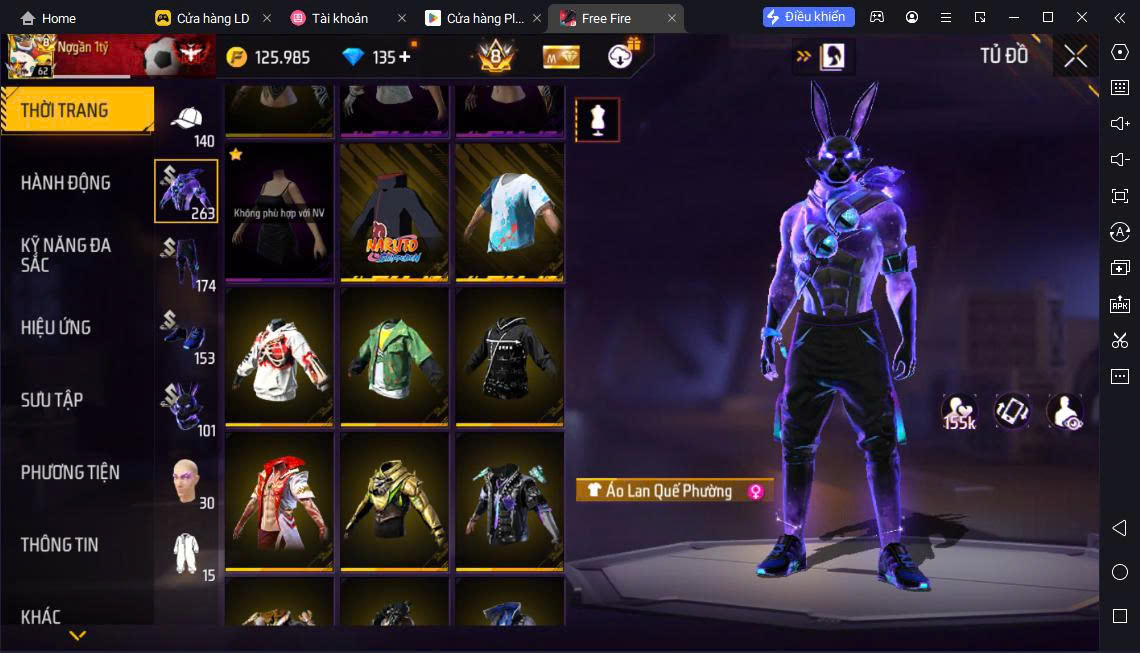Switch to the Hành Động tab
Image resolution: width=1140 pixels, height=653 pixels.
point(66,183)
